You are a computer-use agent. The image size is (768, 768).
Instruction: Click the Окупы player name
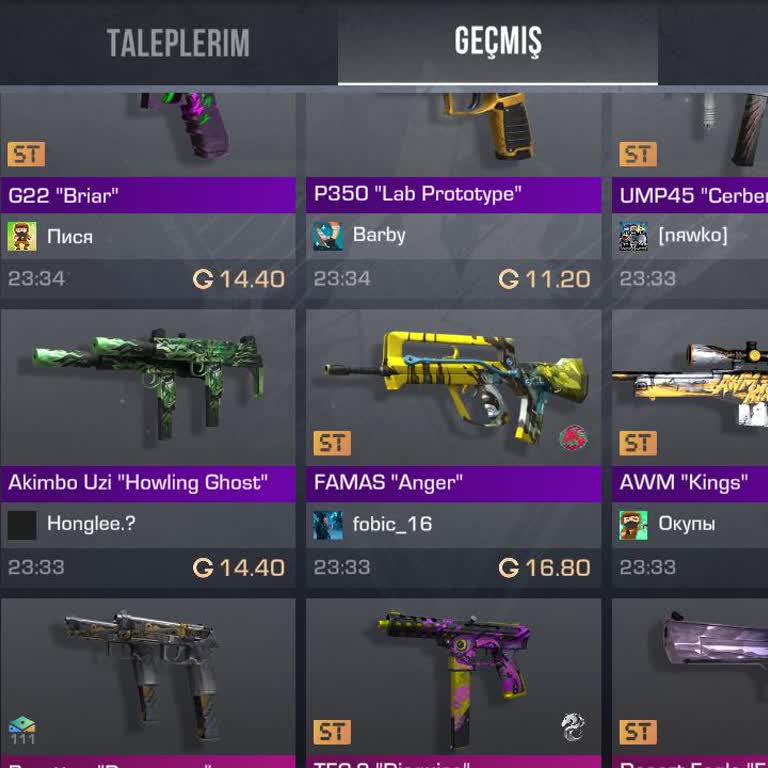click(x=686, y=524)
